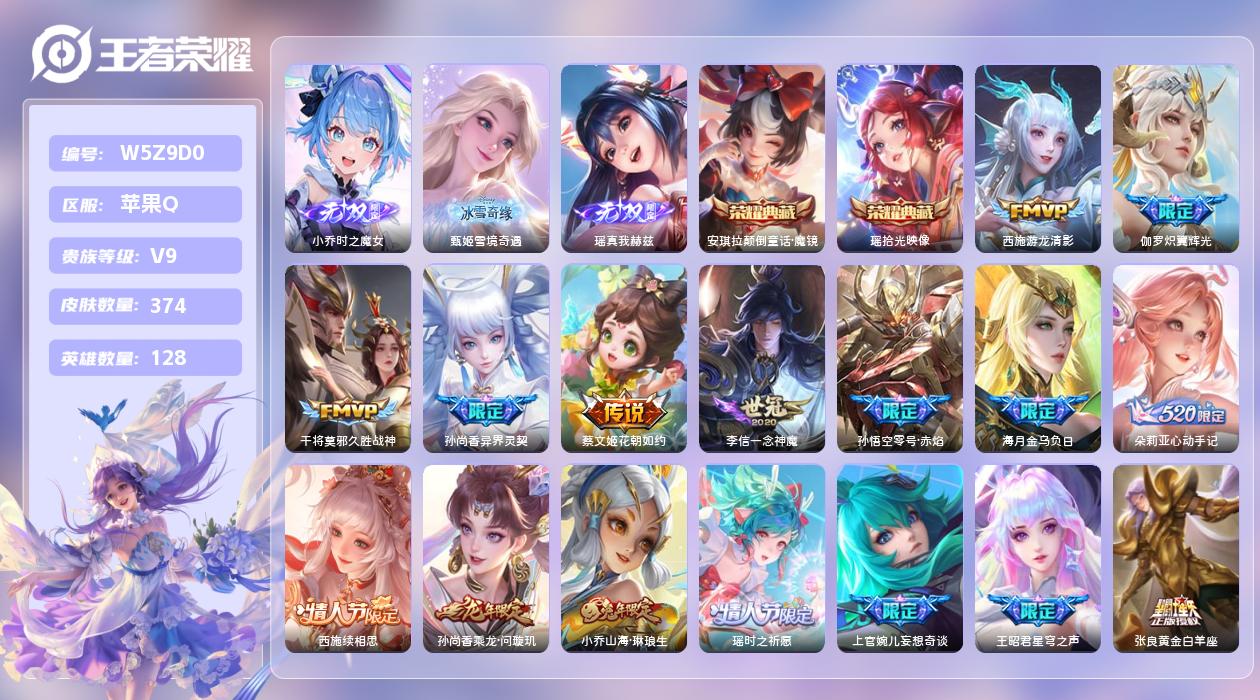Open the 朵莉亚心动手记 520 skin card
The width and height of the screenshot is (1260, 700).
point(1176,358)
